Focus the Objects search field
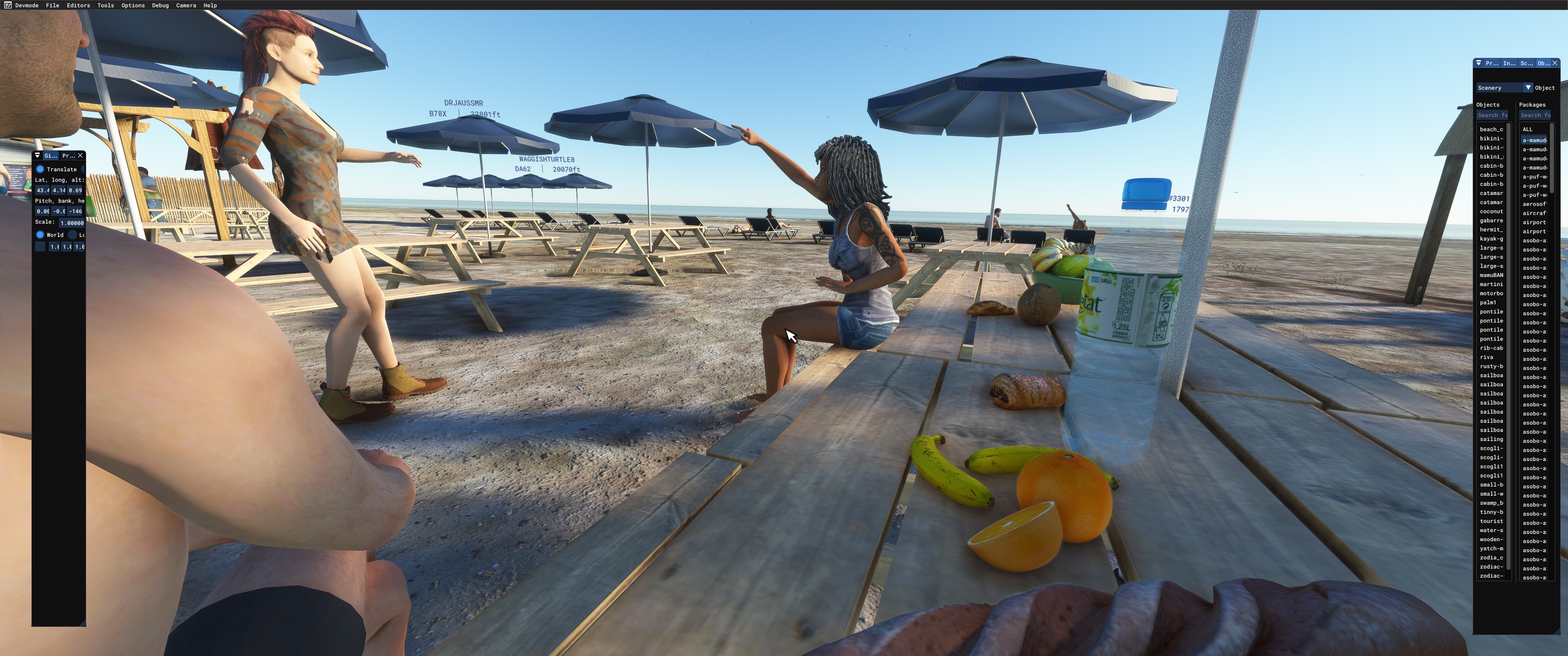Screen dimensions: 1568x656 pos(1492,115)
